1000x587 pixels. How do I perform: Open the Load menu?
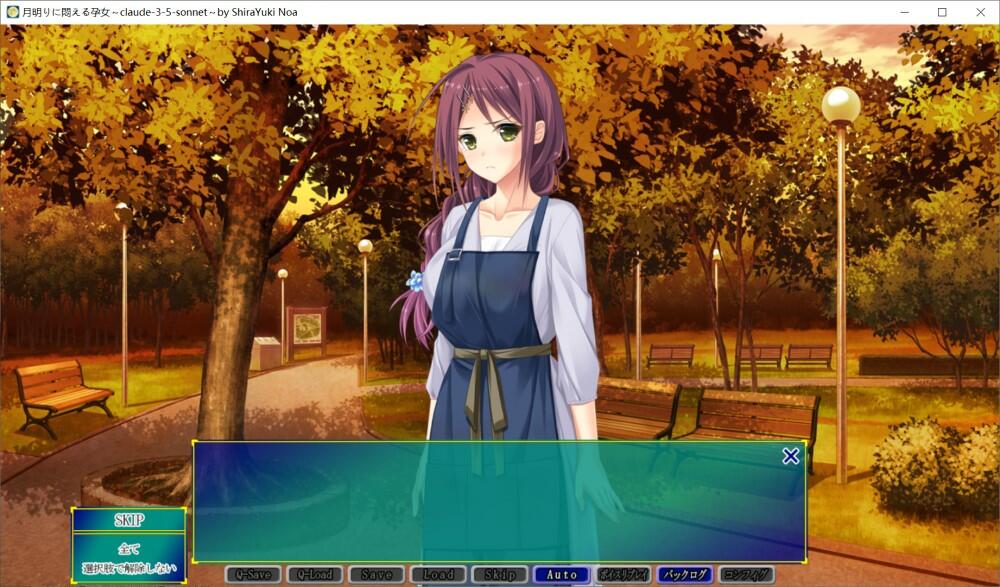pyautogui.click(x=438, y=575)
